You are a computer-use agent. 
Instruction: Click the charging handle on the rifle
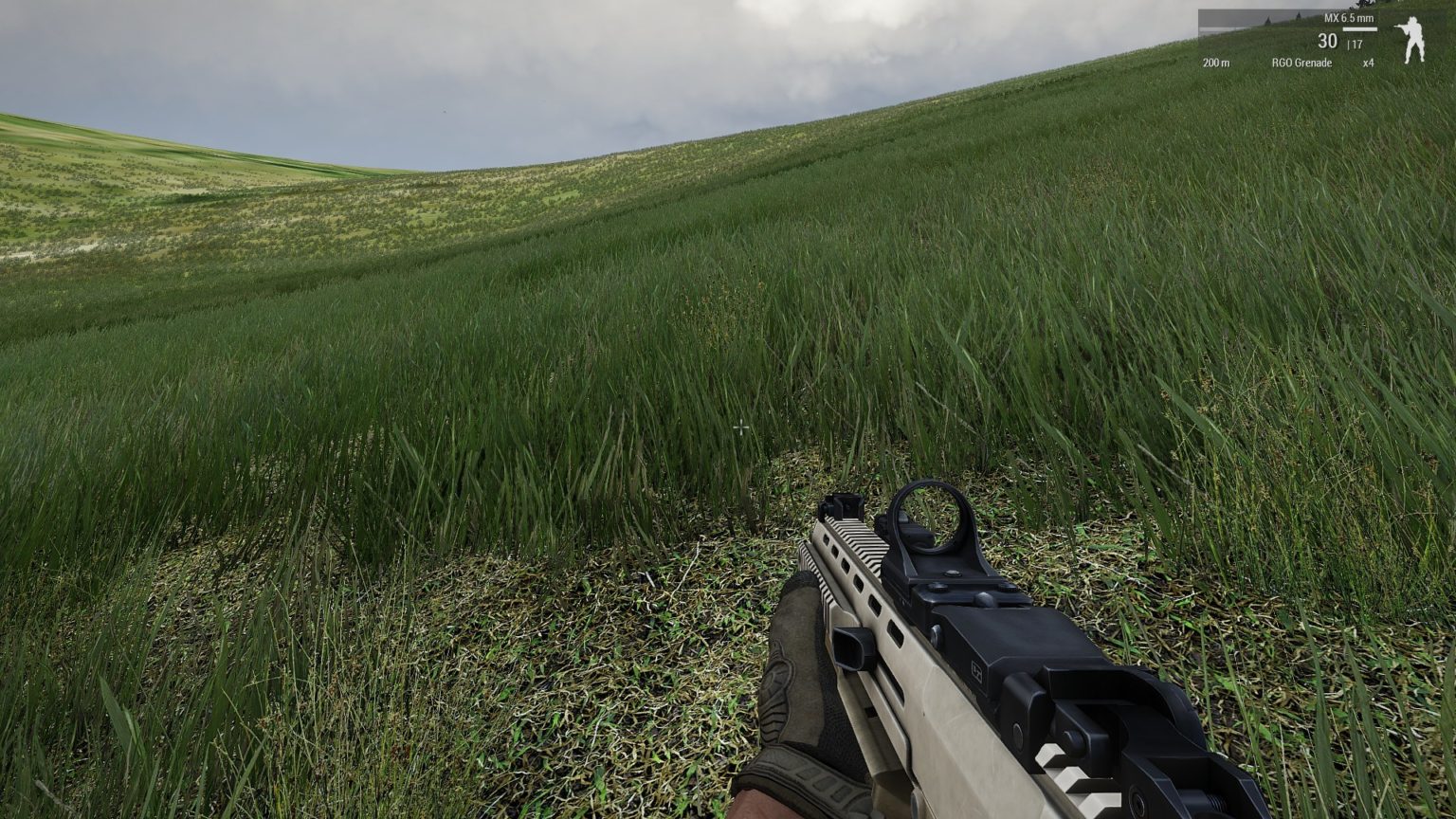pos(851,646)
